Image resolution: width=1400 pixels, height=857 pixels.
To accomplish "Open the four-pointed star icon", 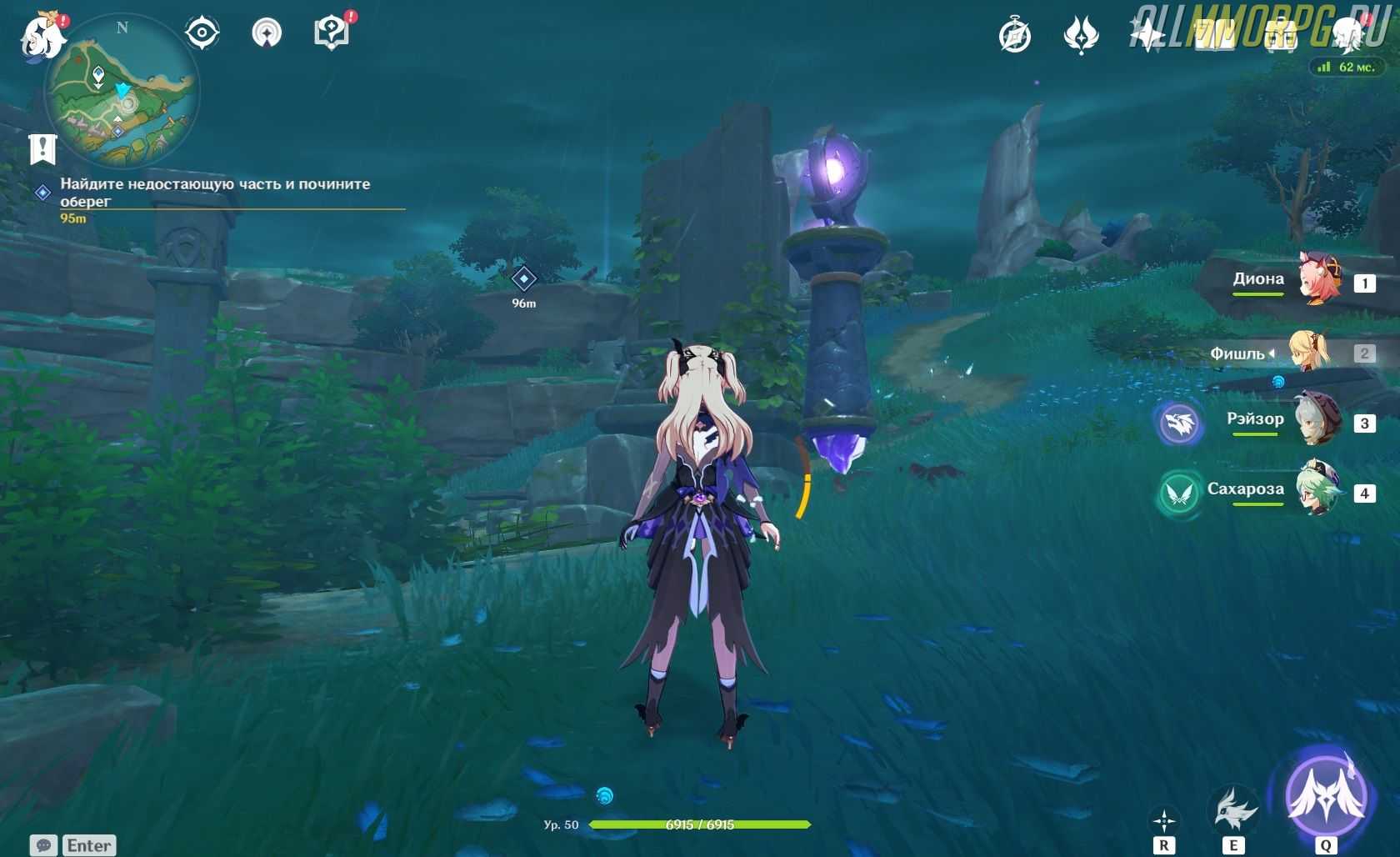I will (x=1148, y=36).
